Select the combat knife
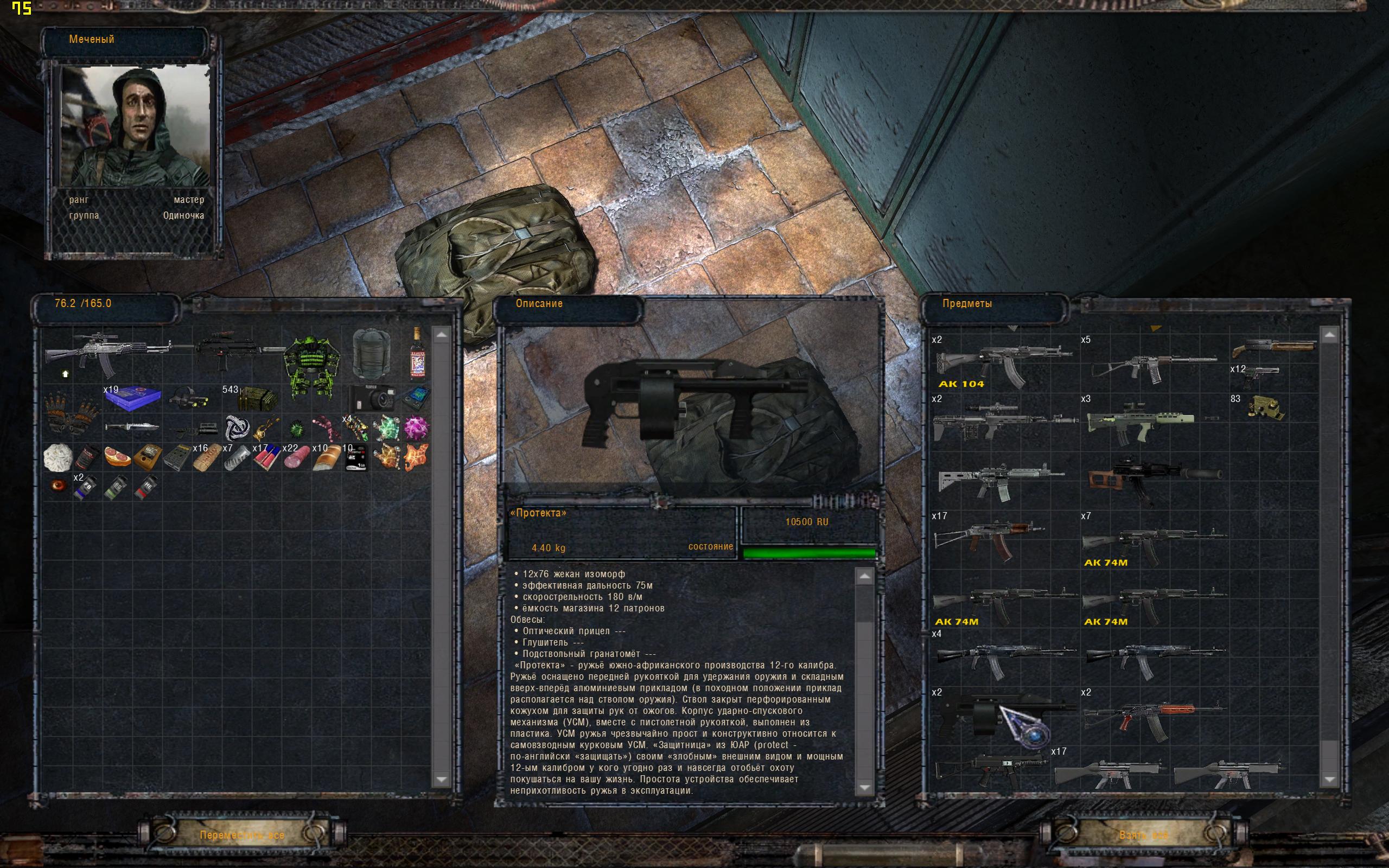The width and height of the screenshot is (1389, 868). (x=132, y=426)
